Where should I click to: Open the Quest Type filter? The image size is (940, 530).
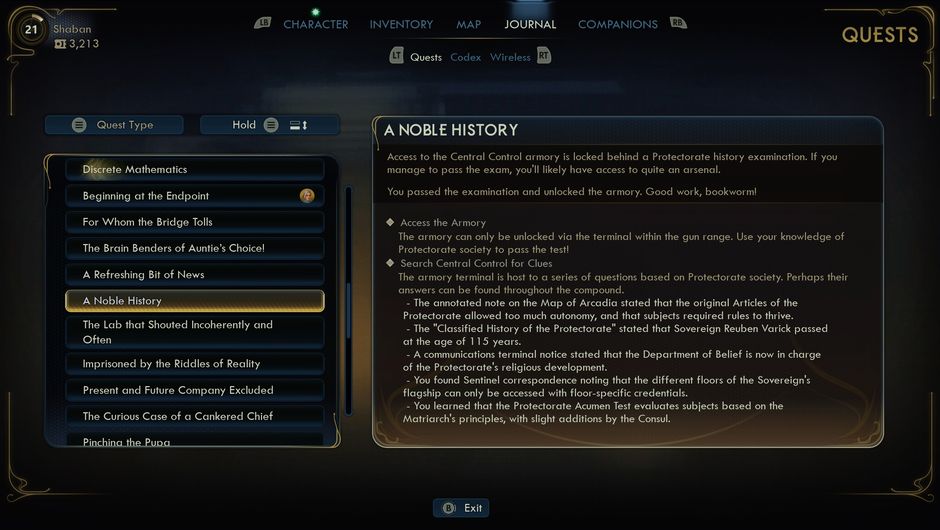[114, 125]
